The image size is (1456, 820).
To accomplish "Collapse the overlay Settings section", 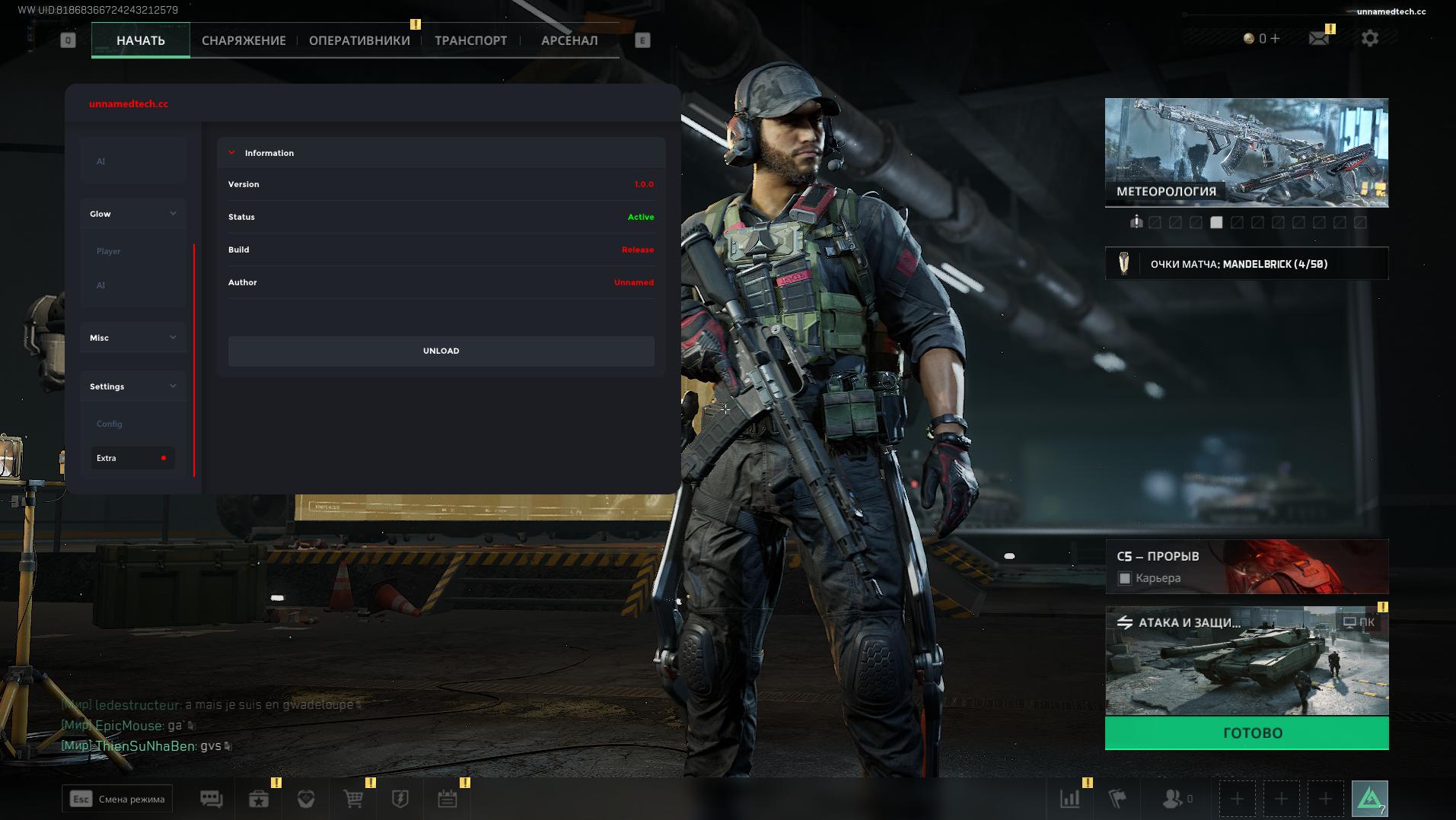I will coord(133,386).
